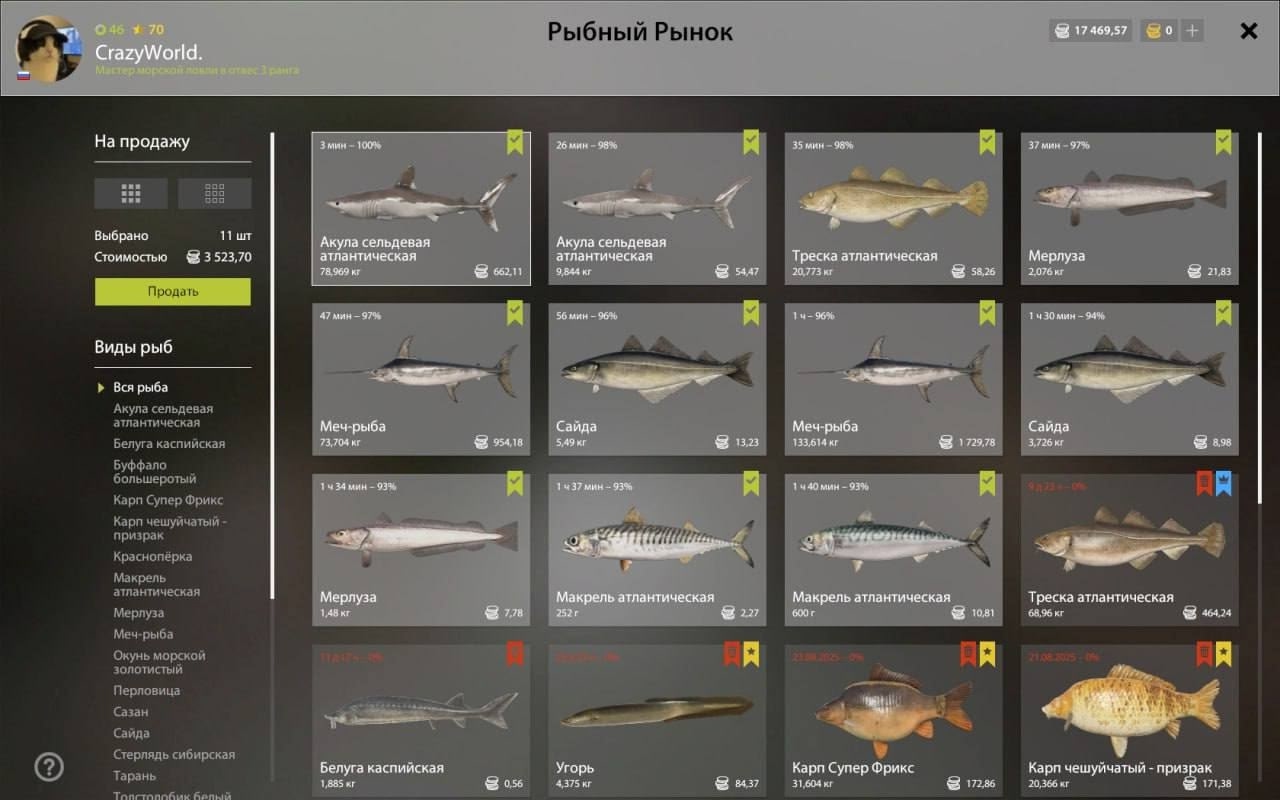
Task: Filter fish list by Меч-рыба
Action: click(143, 634)
